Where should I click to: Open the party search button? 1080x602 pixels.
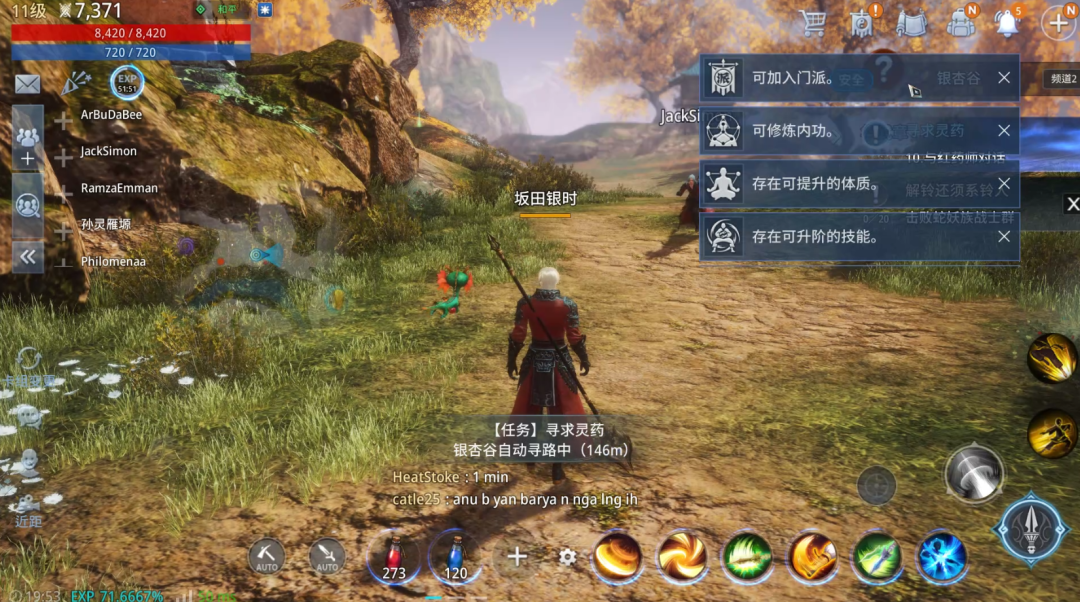(x=27, y=205)
